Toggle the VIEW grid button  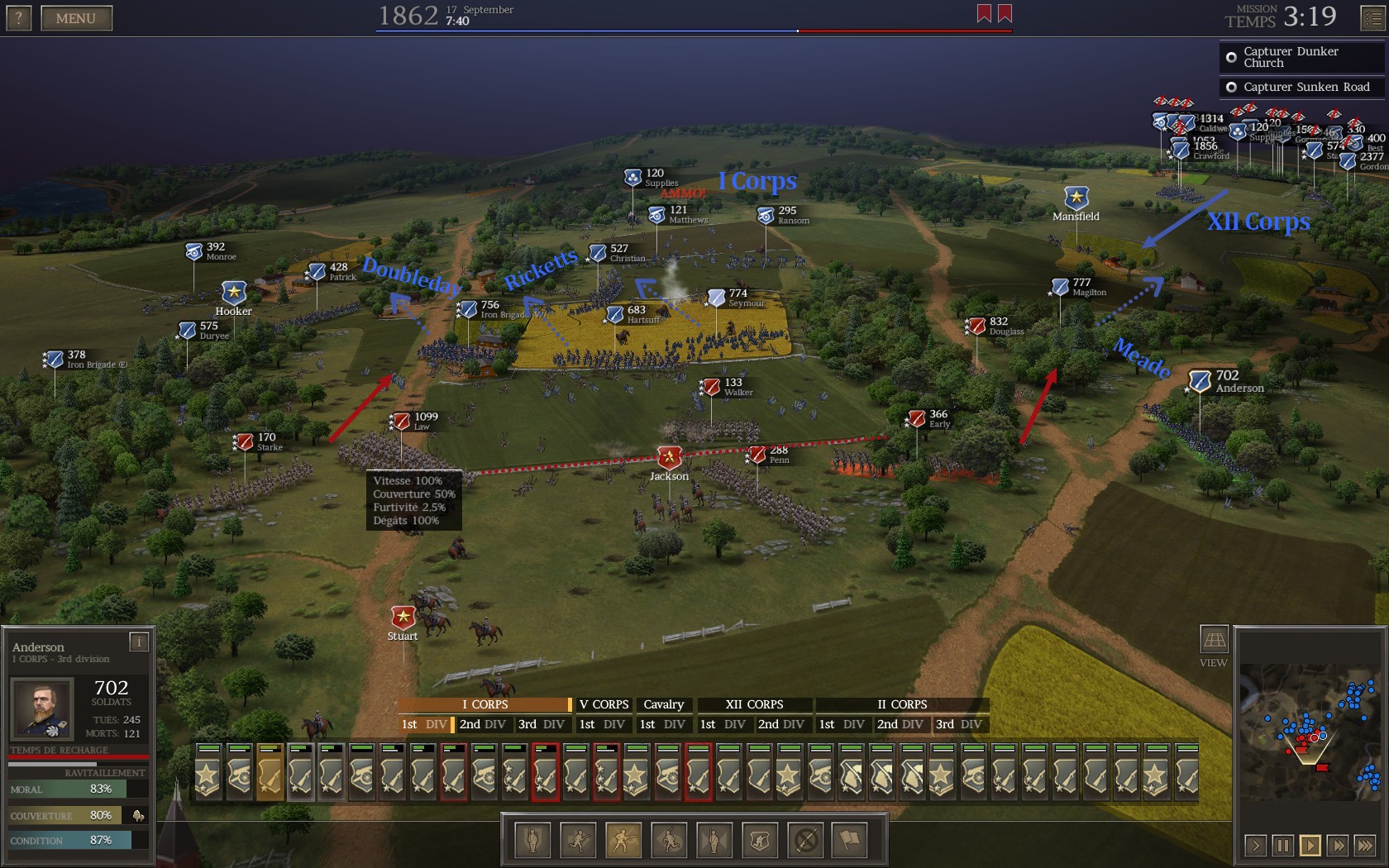(x=1214, y=641)
